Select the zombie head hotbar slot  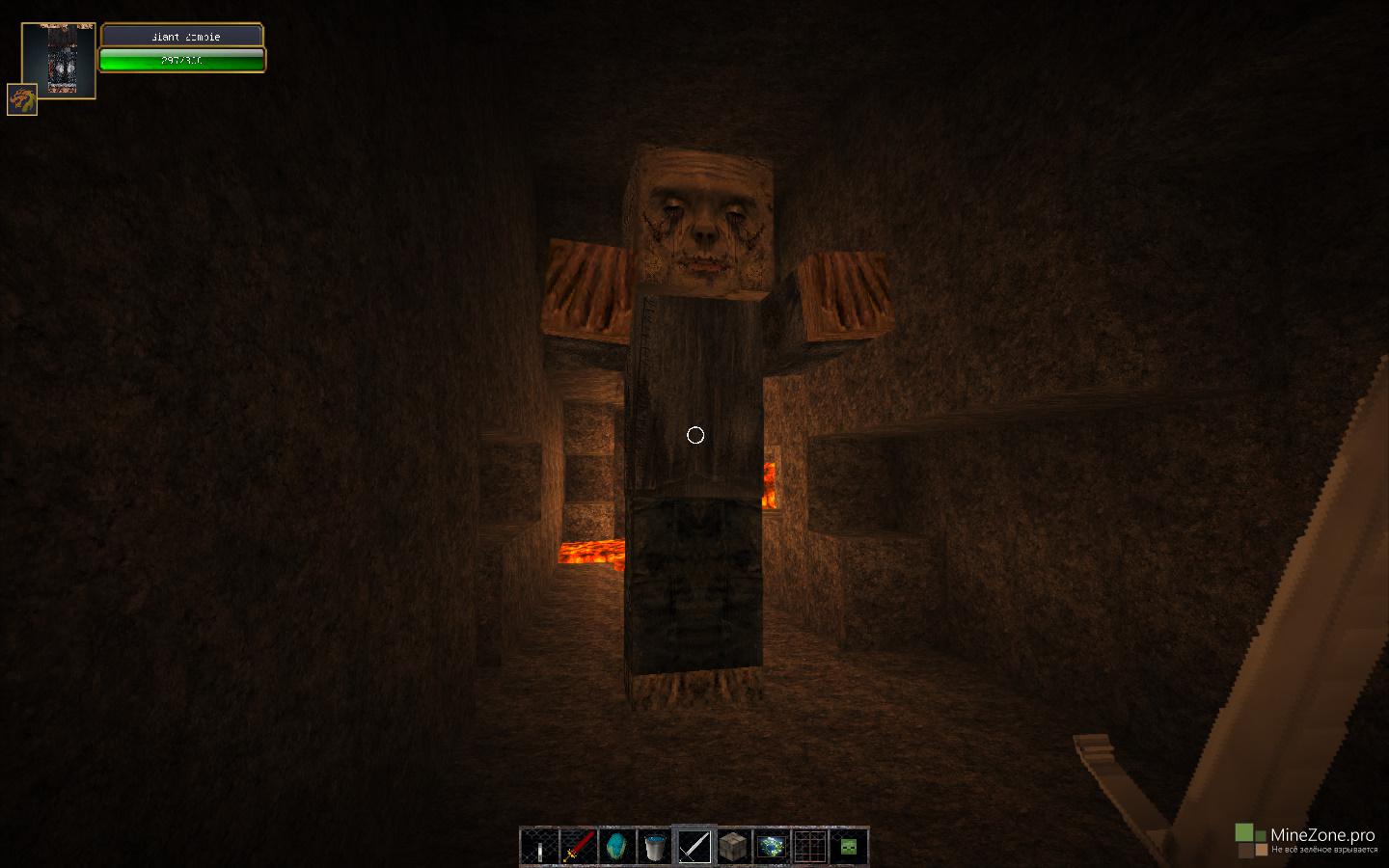coord(849,847)
